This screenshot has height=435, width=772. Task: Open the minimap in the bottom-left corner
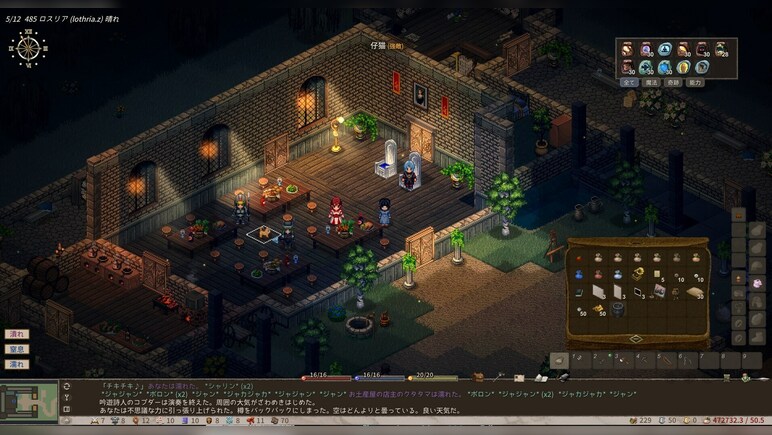click(x=28, y=400)
